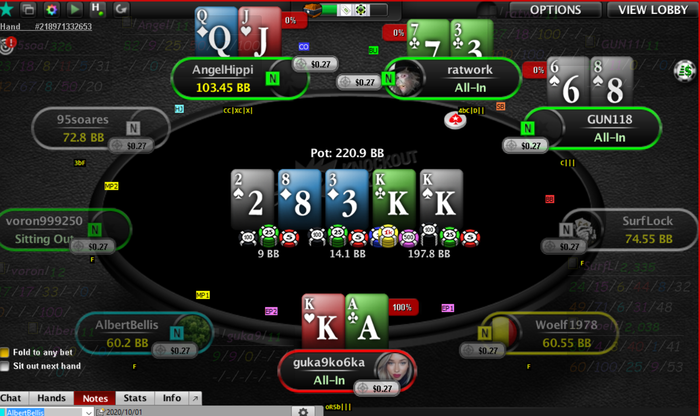Click the green play replay button

click(74, 9)
